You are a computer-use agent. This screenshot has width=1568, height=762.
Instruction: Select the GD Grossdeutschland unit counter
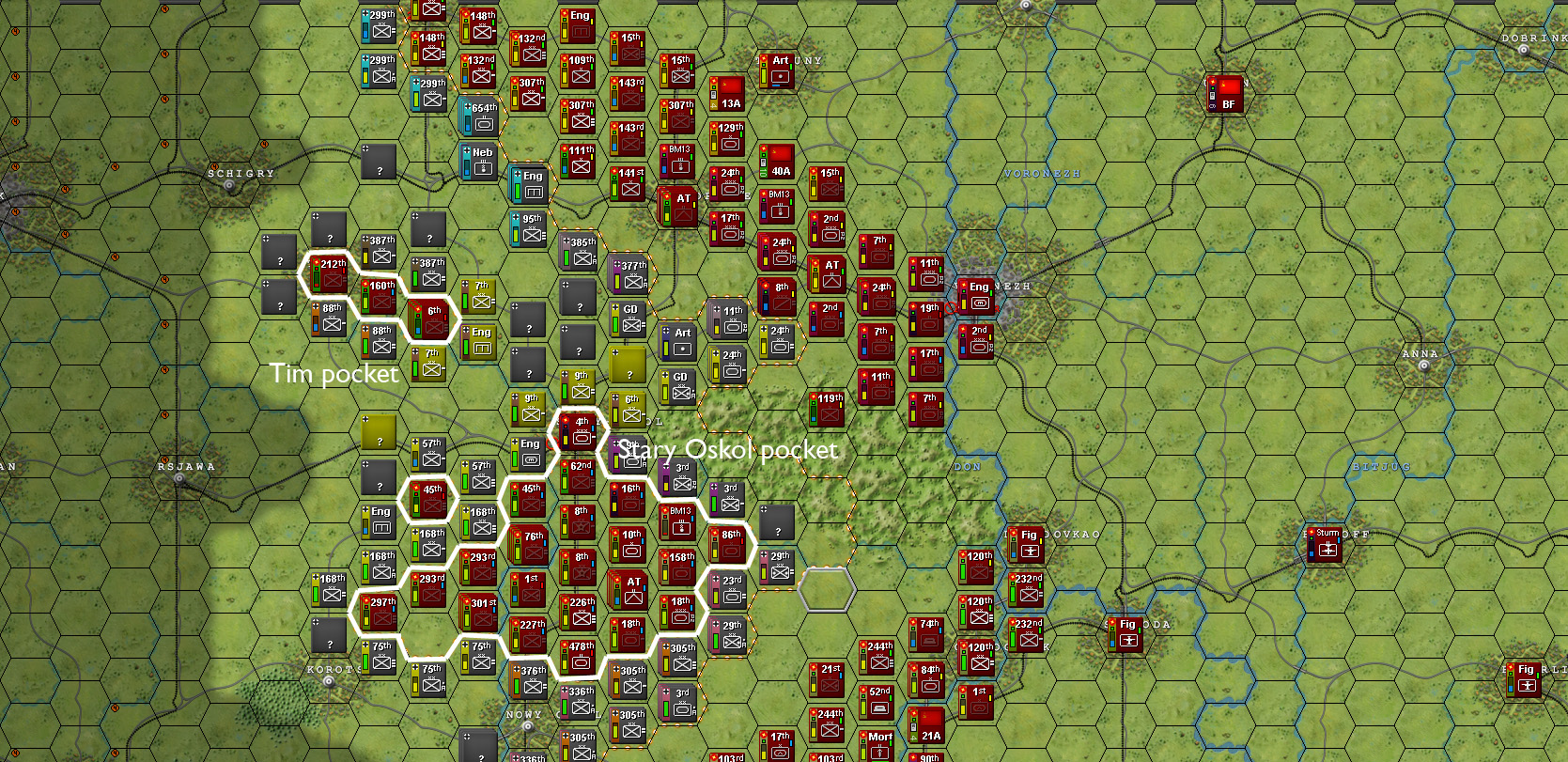tap(629, 310)
